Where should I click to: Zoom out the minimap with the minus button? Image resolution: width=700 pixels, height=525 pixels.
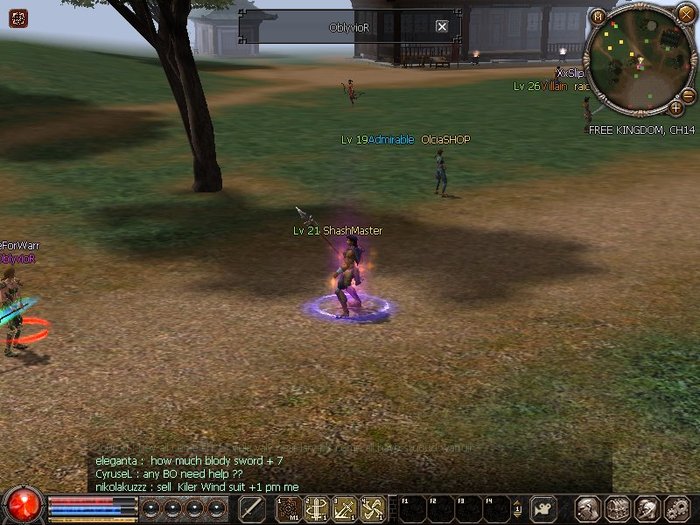click(x=588, y=104)
